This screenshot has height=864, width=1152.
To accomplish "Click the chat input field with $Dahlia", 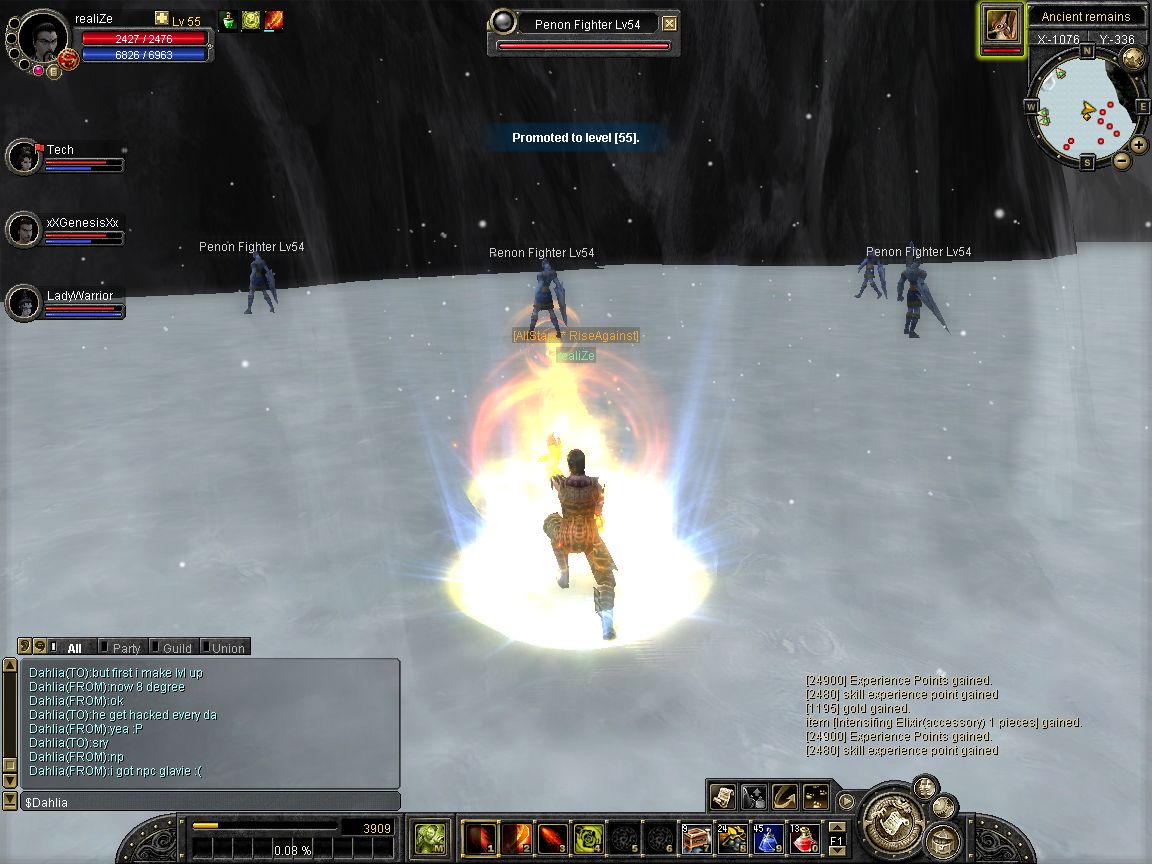I will pos(210,802).
